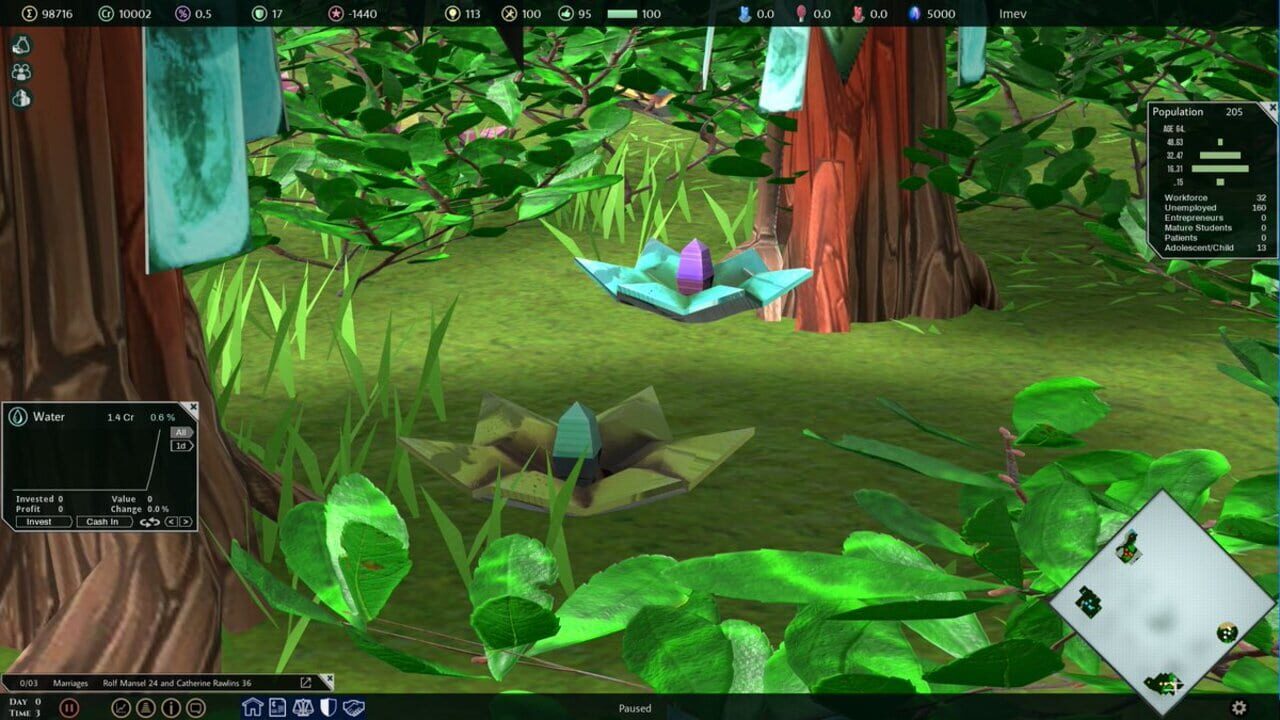The height and width of the screenshot is (720, 1280).
Task: Click Cash In on the Water panel
Action: (103, 522)
